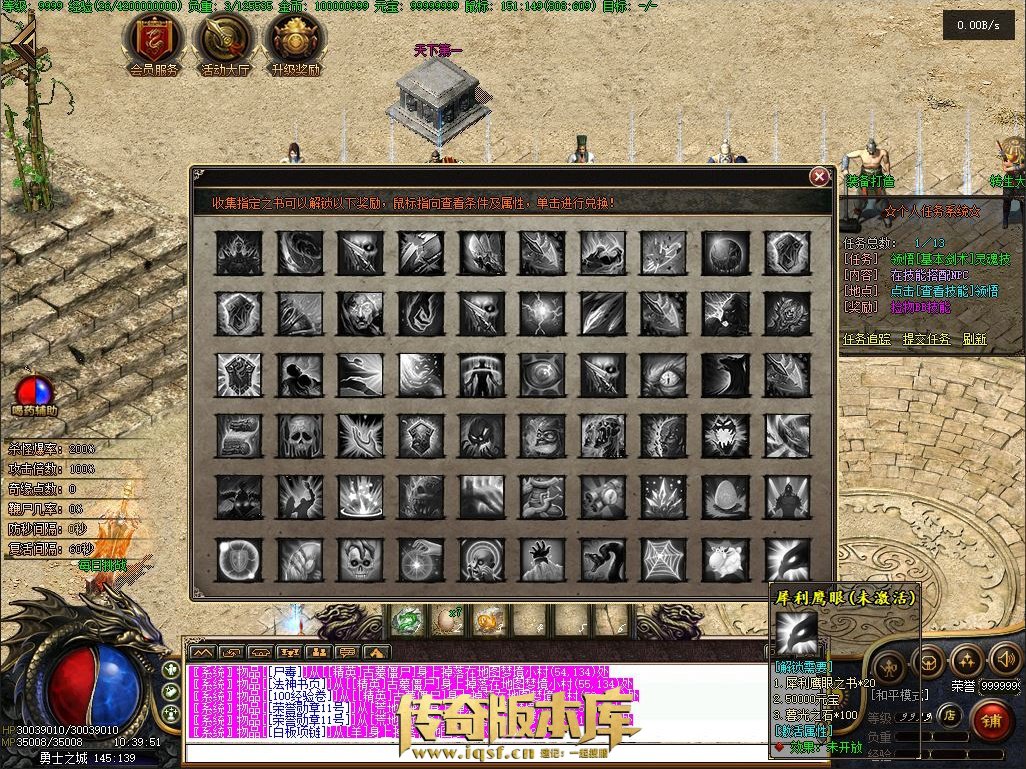Image resolution: width=1026 pixels, height=769 pixels.
Task: Close the skill book reward window
Action: click(819, 177)
